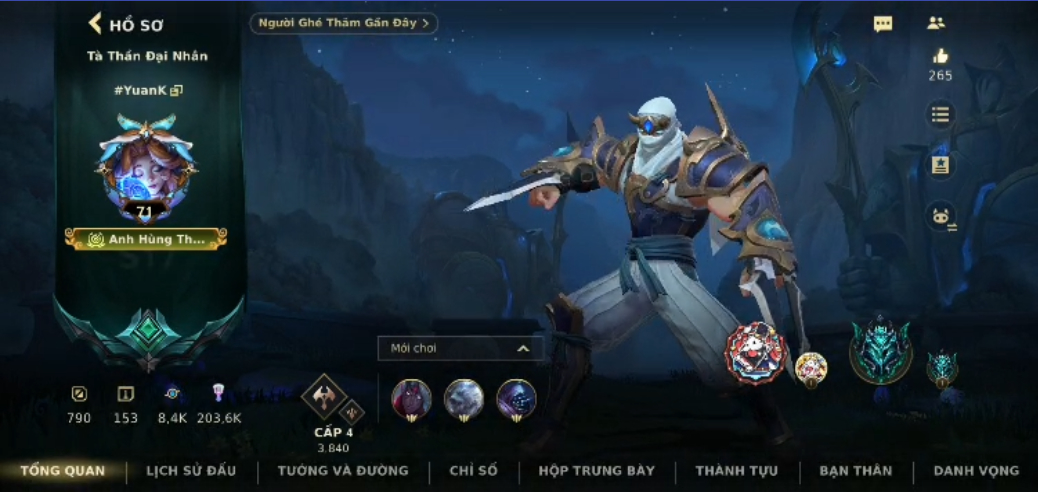
Task: Go back using the Hồ Sơ arrow
Action: (x=96, y=24)
